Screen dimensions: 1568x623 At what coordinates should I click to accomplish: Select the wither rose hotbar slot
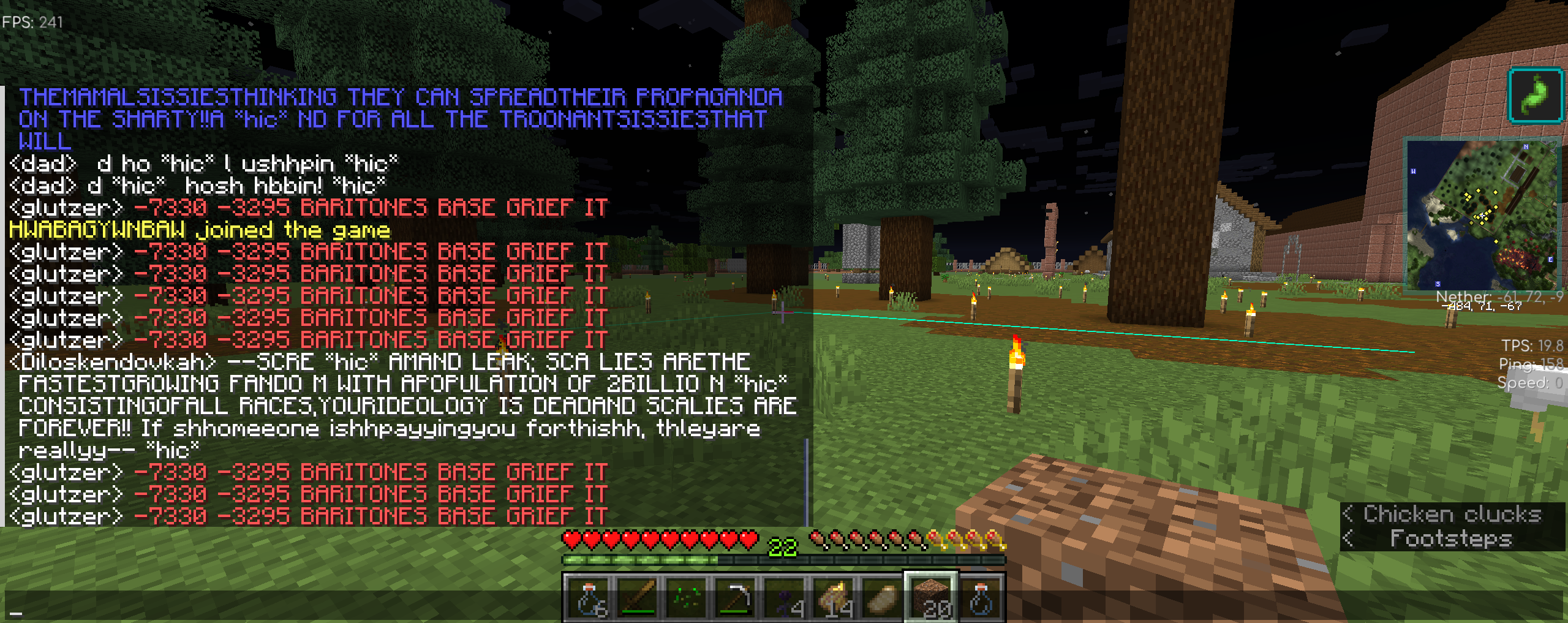(784, 597)
